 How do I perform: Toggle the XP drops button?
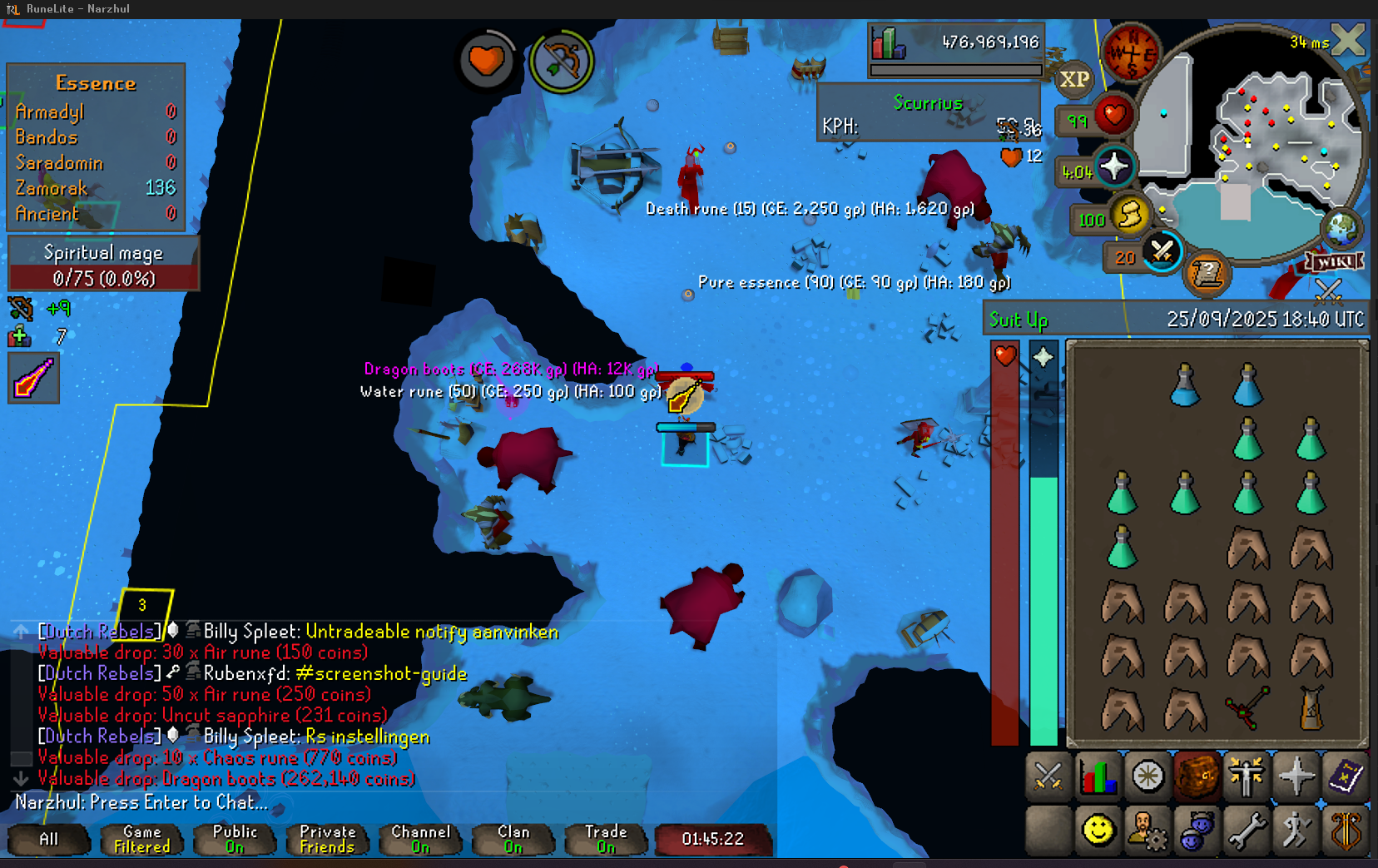[x=1073, y=79]
